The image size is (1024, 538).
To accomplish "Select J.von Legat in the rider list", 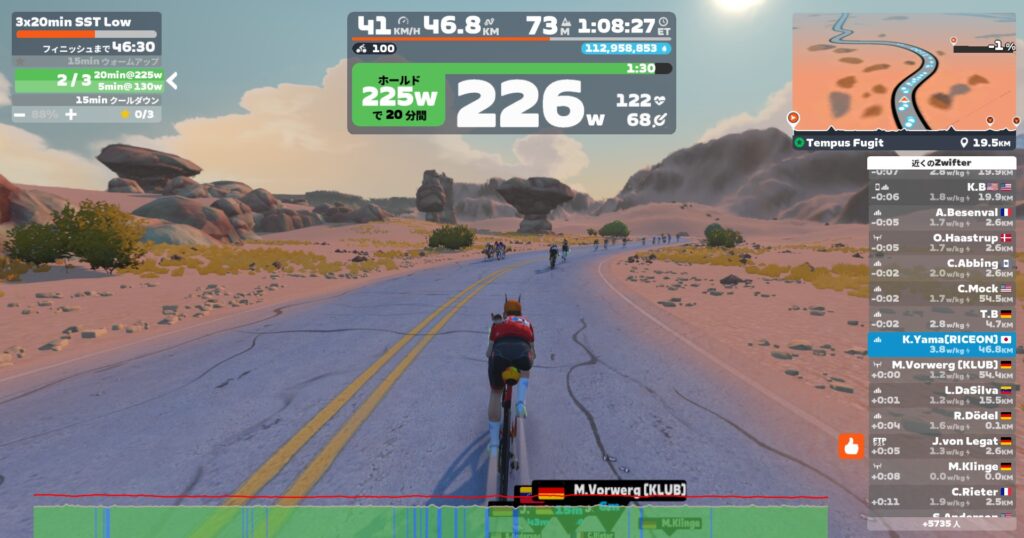I will [941, 446].
